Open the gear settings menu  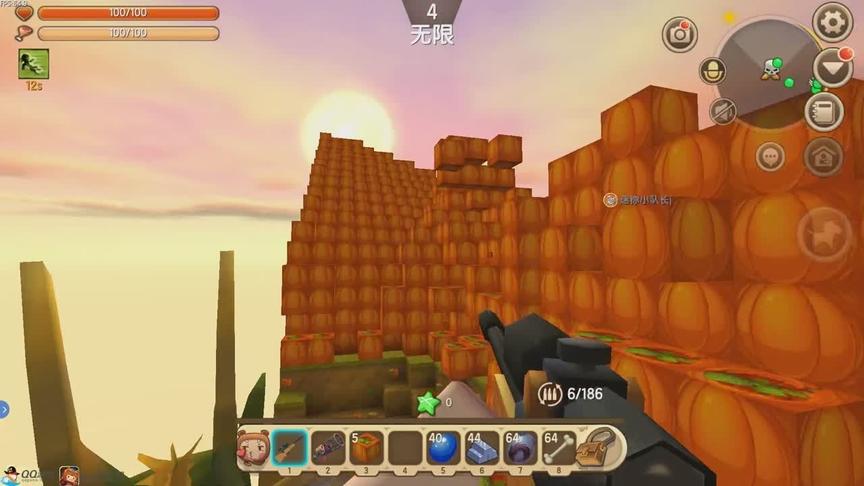(832, 22)
